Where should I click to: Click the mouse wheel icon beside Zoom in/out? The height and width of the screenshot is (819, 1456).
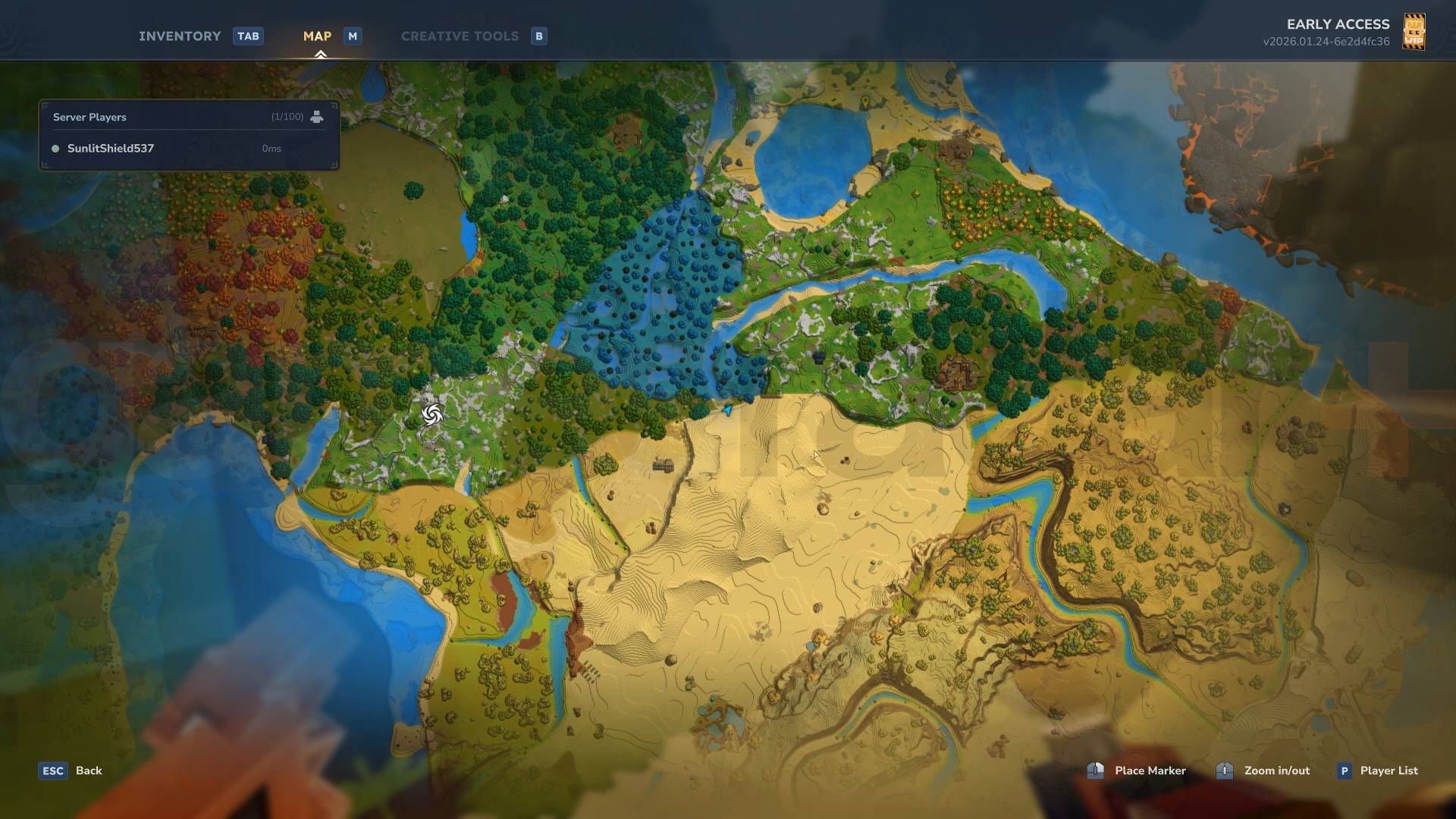(x=1225, y=770)
